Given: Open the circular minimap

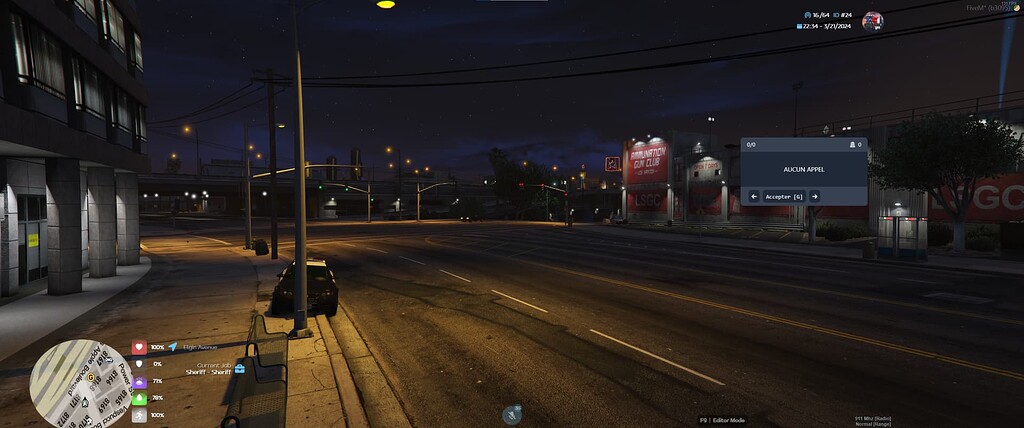Looking at the screenshot, I should [x=81, y=383].
